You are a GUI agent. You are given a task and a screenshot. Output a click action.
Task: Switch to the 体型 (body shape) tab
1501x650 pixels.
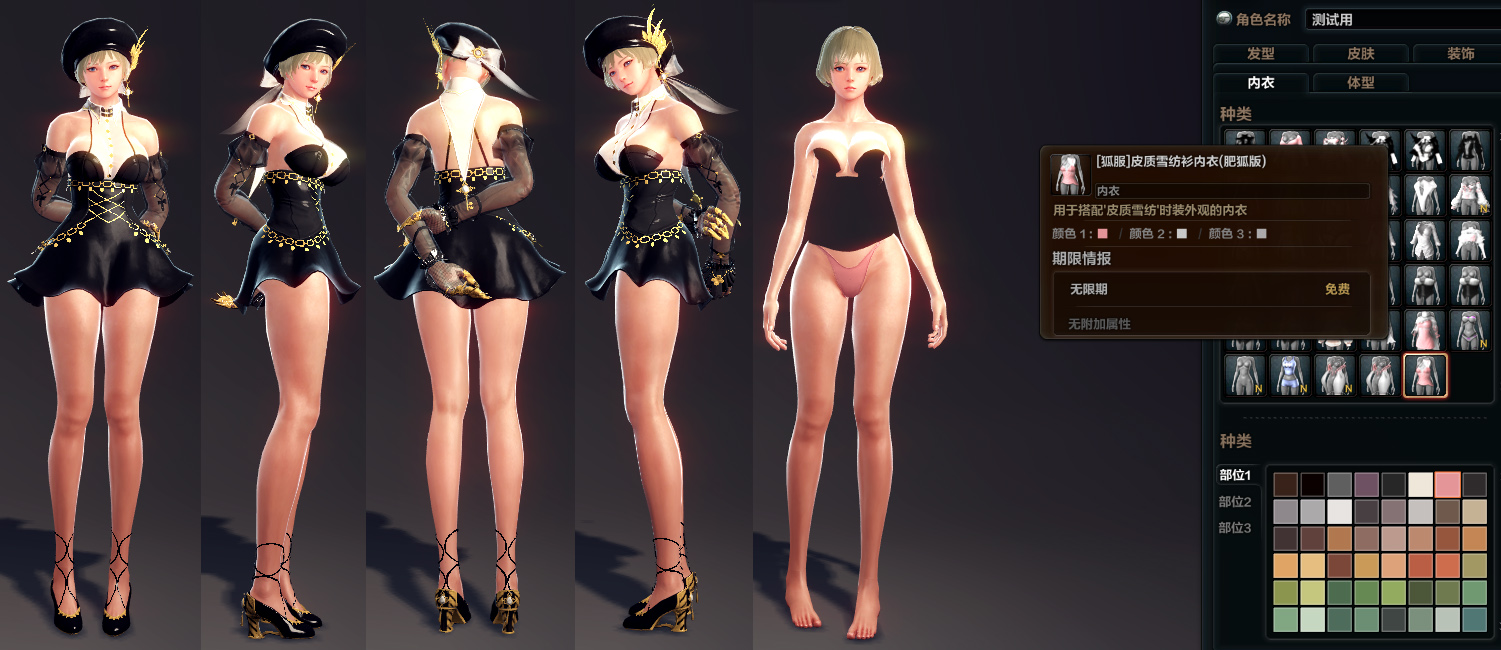tap(1360, 83)
